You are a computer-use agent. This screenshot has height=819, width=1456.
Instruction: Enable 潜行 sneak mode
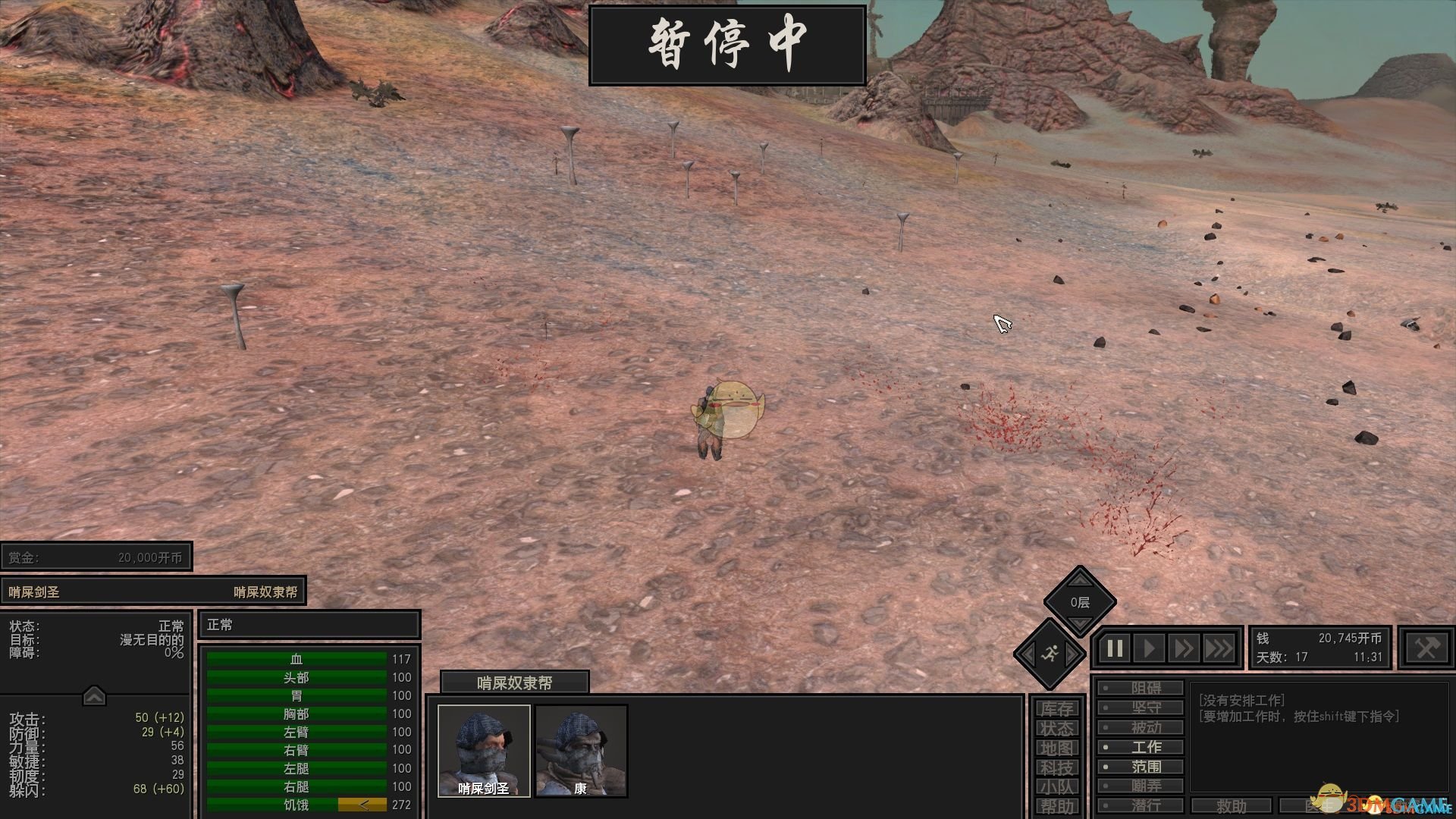pyautogui.click(x=1141, y=805)
